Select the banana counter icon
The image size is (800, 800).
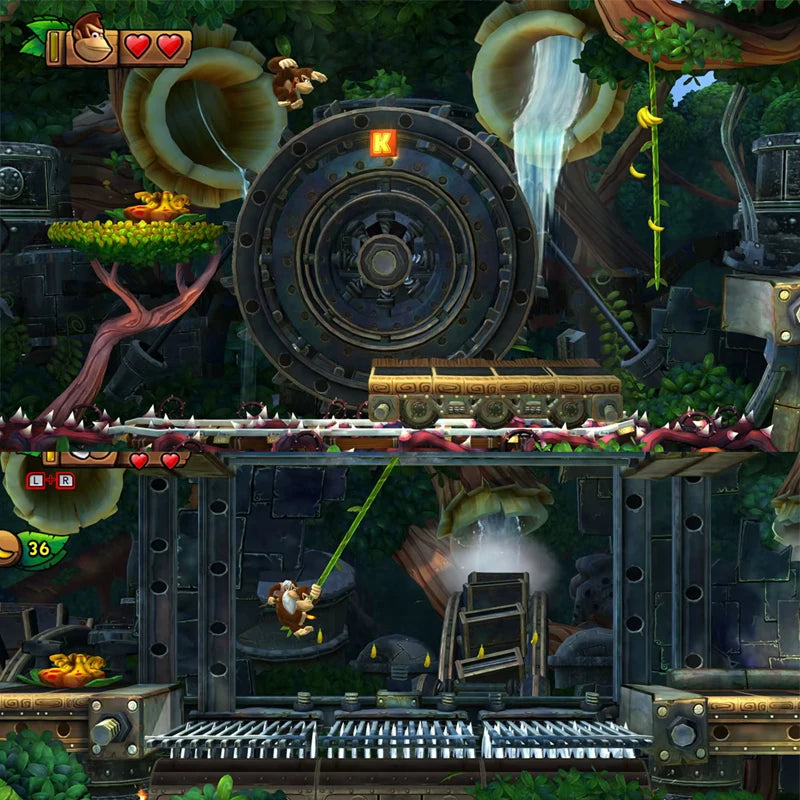10,549
